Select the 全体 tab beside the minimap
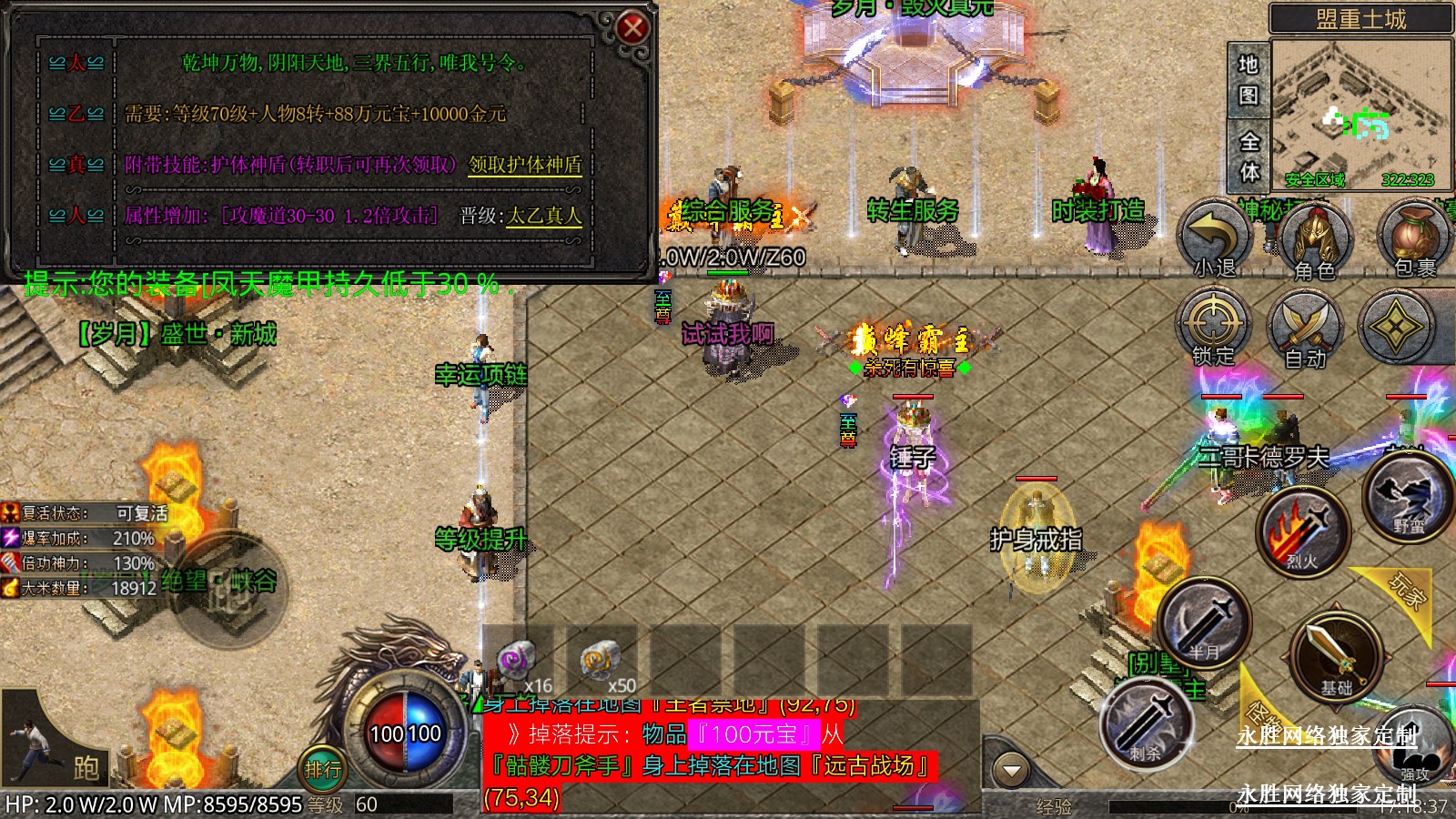This screenshot has width=1456, height=819. tap(1249, 157)
